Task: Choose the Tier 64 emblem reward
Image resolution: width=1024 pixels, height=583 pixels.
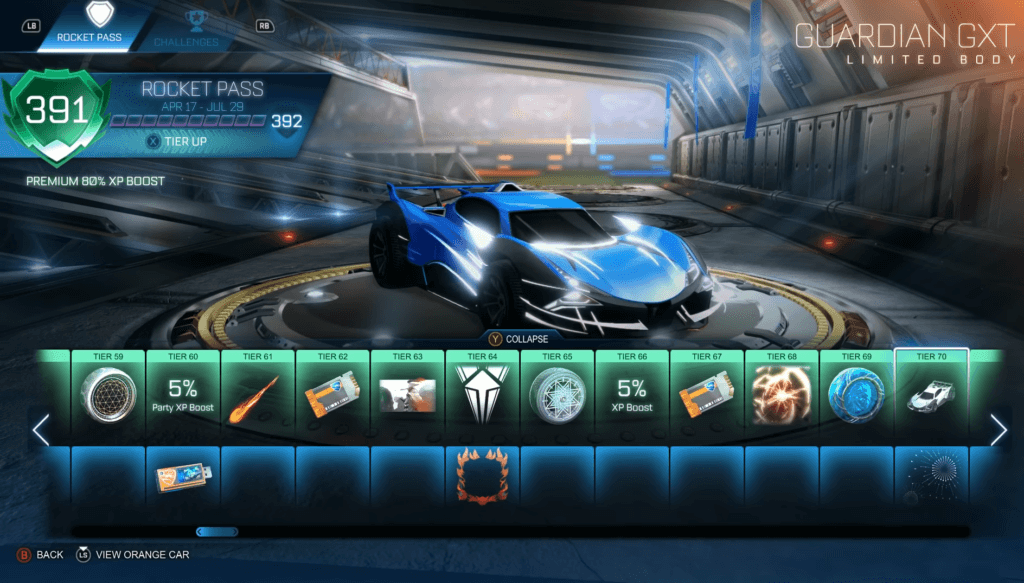Action: tap(482, 395)
